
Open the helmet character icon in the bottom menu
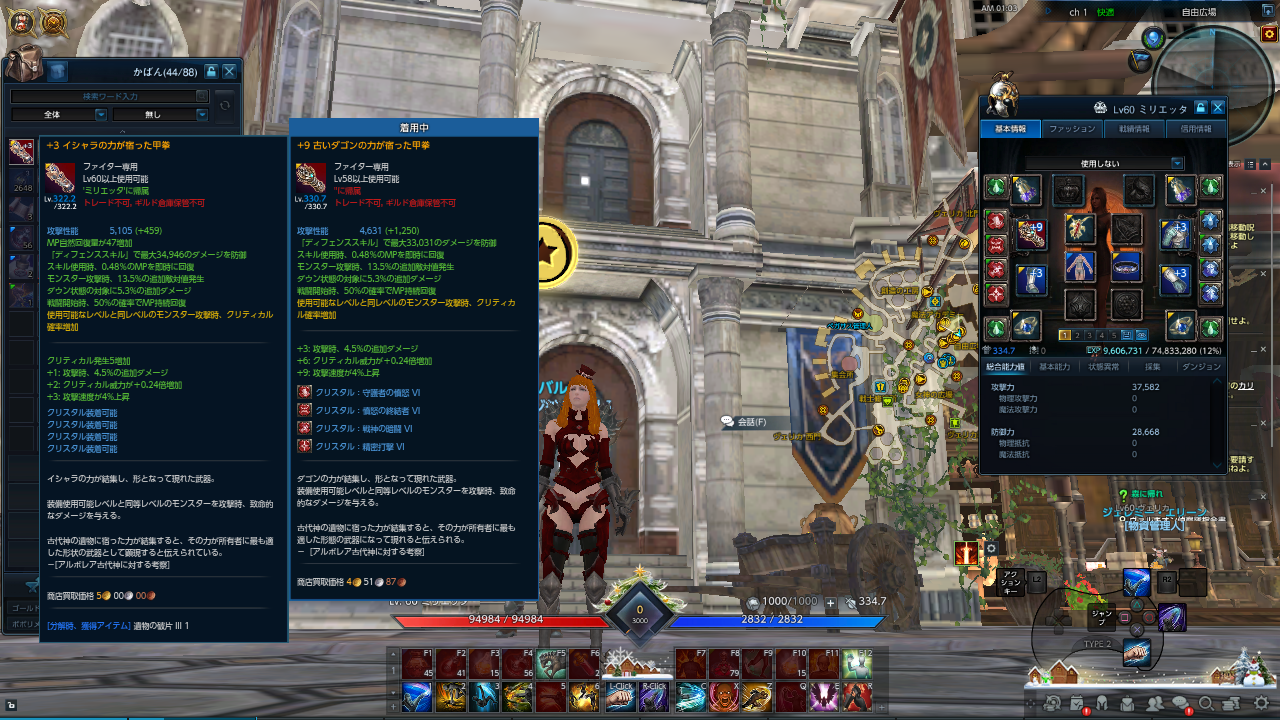(1102, 703)
